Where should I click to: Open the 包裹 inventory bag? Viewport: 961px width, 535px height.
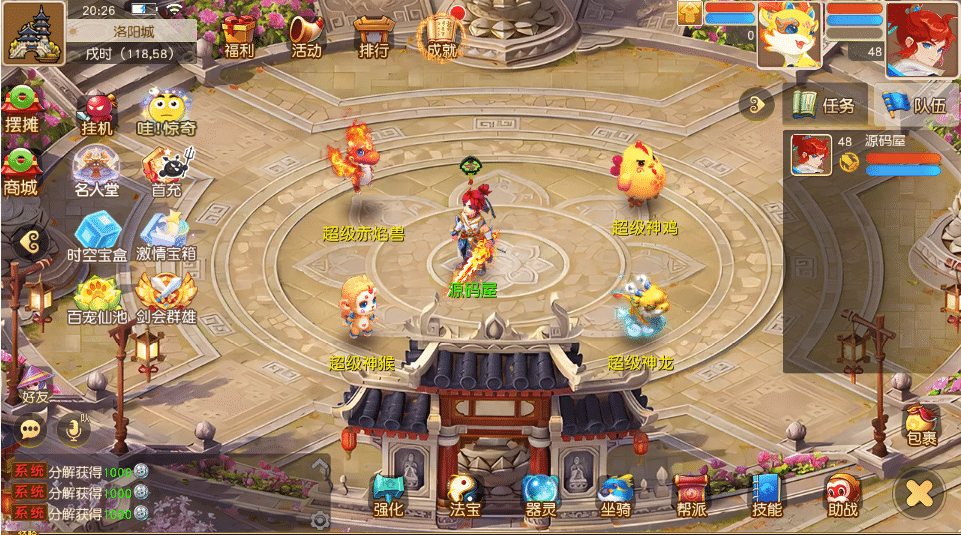[921, 425]
